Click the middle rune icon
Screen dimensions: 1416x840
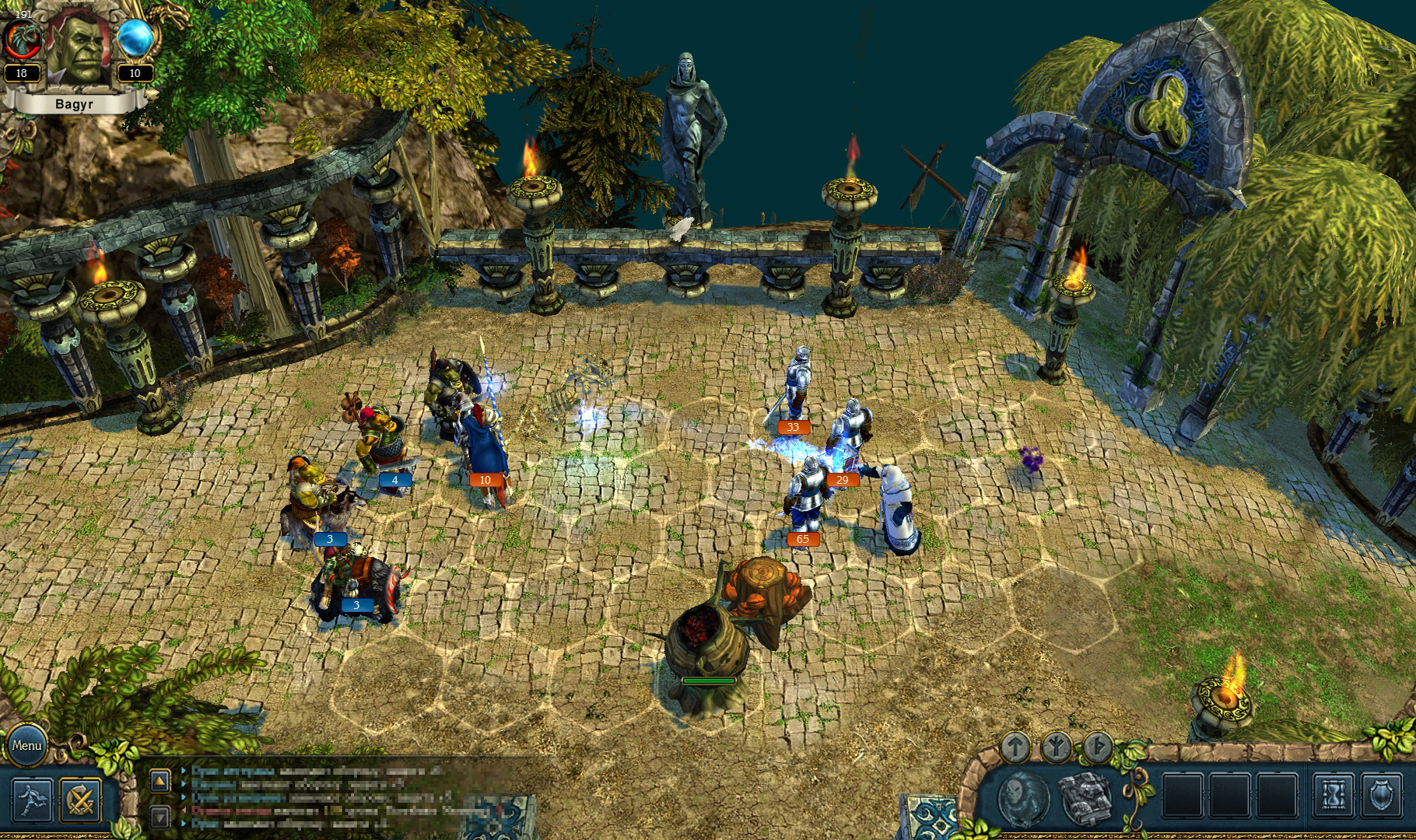pos(1055,745)
